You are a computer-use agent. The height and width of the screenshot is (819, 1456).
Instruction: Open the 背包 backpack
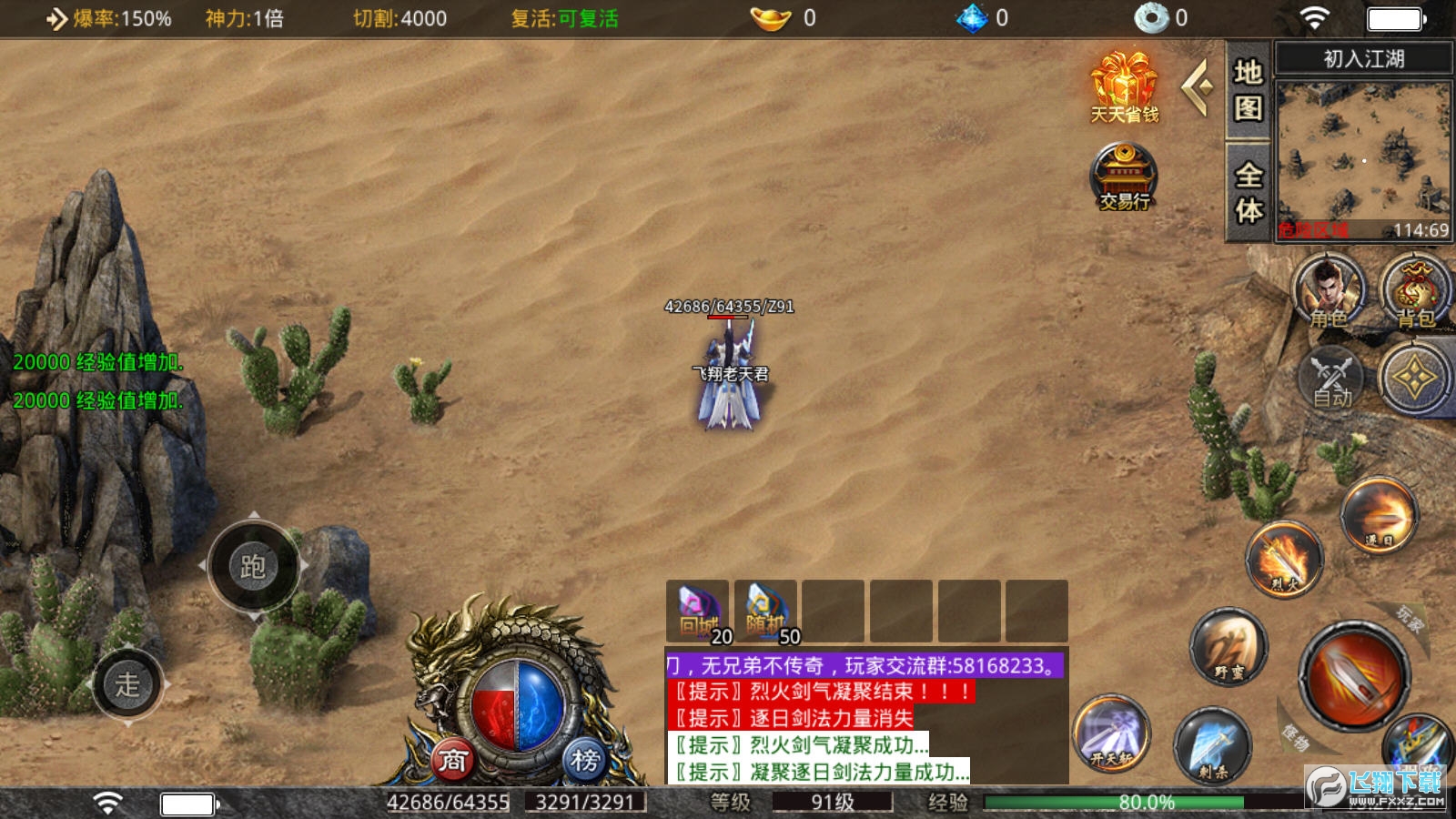[x=1415, y=291]
